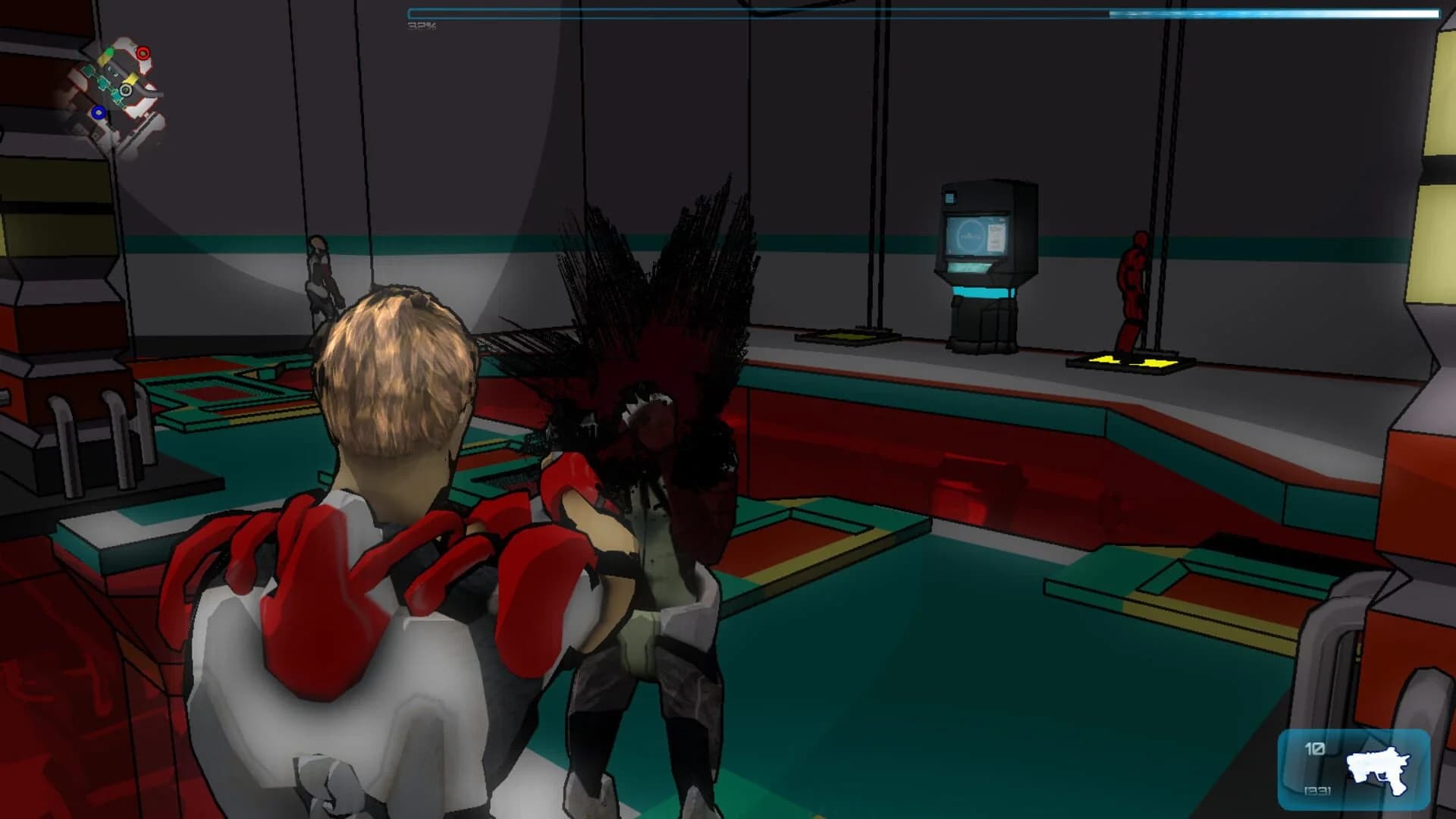Click the blue player marker on the minimap

tap(99, 112)
